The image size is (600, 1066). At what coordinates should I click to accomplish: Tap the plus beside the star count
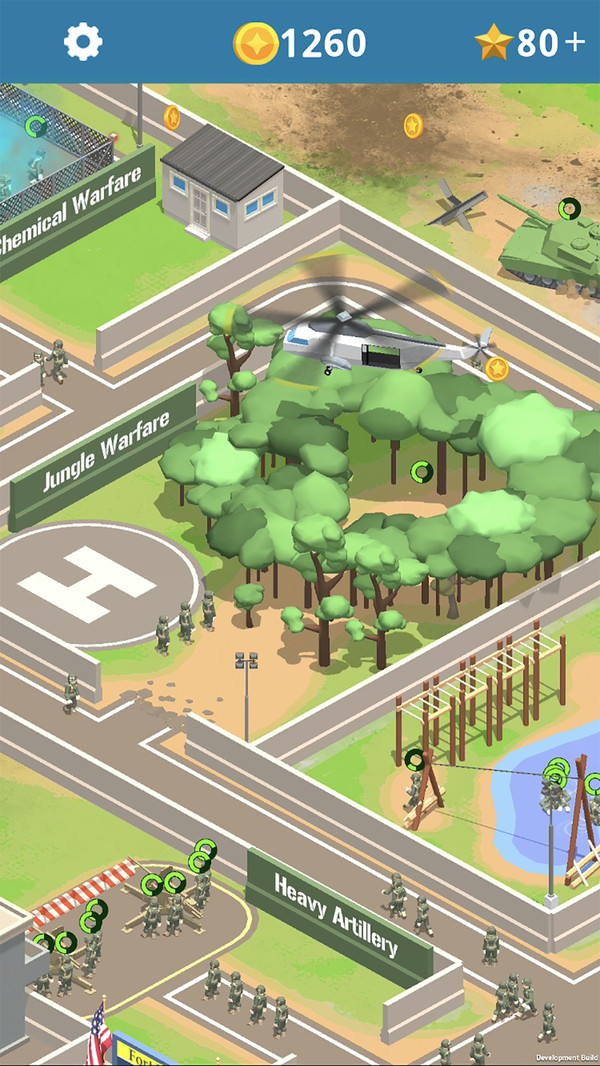tap(575, 43)
